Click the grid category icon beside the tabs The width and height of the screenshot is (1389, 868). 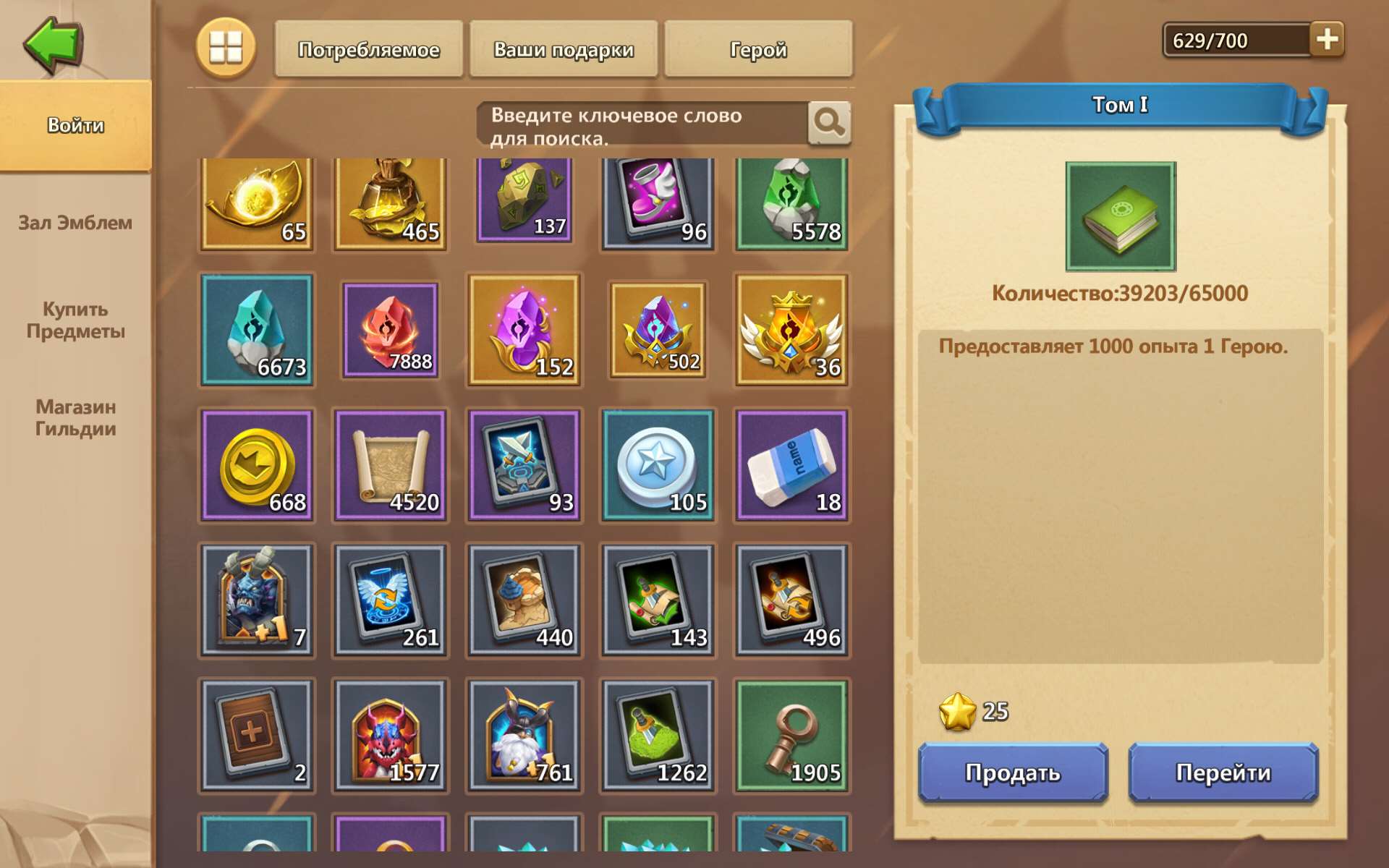pos(226,49)
